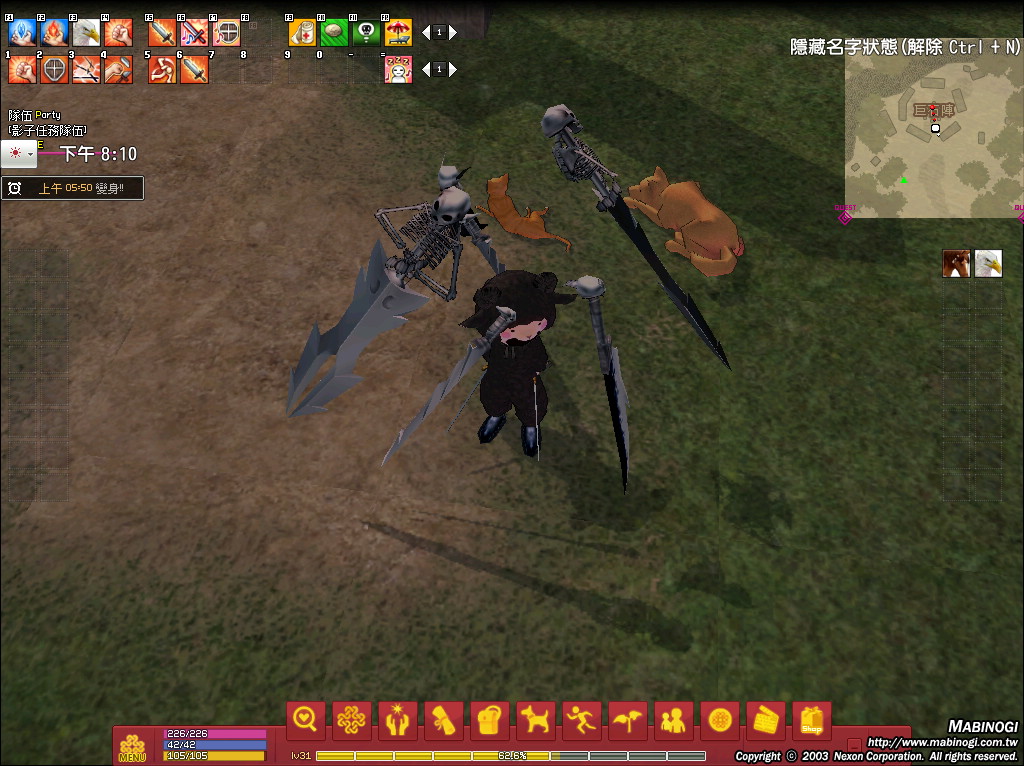The image size is (1024, 766).
Task: Use the bandage first aid item
Action: (302, 33)
